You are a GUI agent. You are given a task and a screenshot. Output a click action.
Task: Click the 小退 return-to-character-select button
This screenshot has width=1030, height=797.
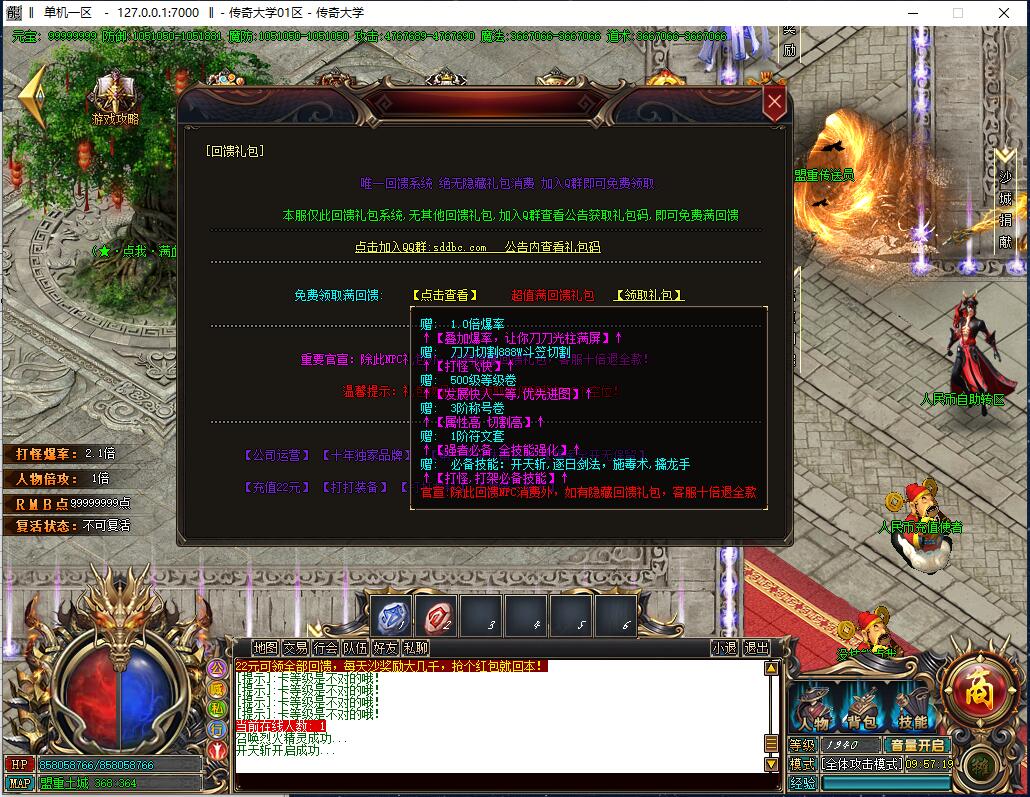724,648
